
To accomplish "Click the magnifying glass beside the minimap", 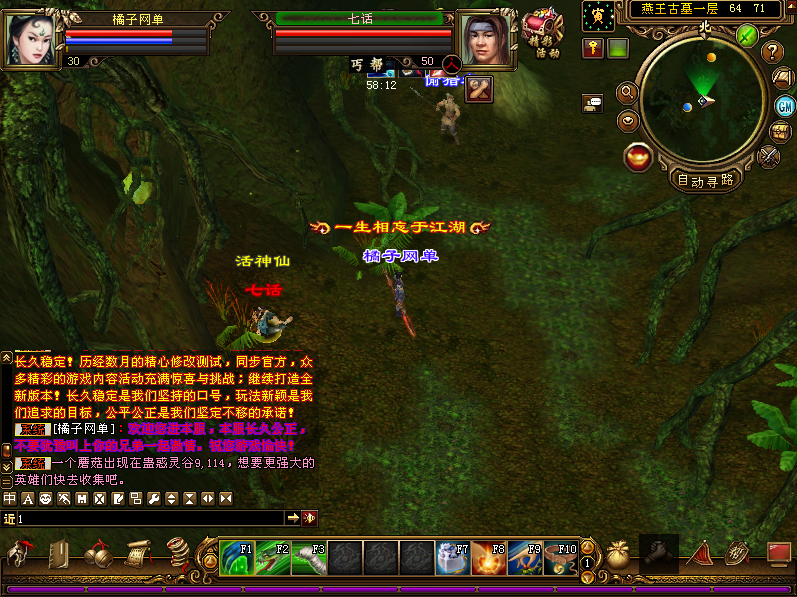I will [628, 92].
